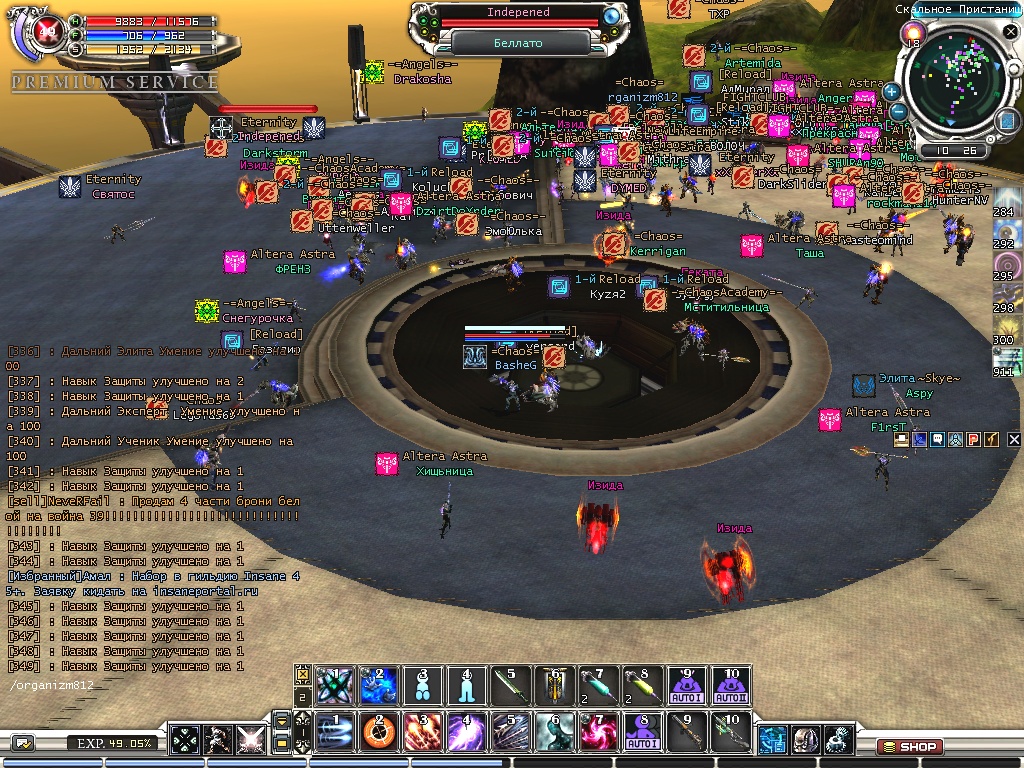Activate the pink swirl skill in slot 7
The height and width of the screenshot is (768, 1024).
pos(598,732)
